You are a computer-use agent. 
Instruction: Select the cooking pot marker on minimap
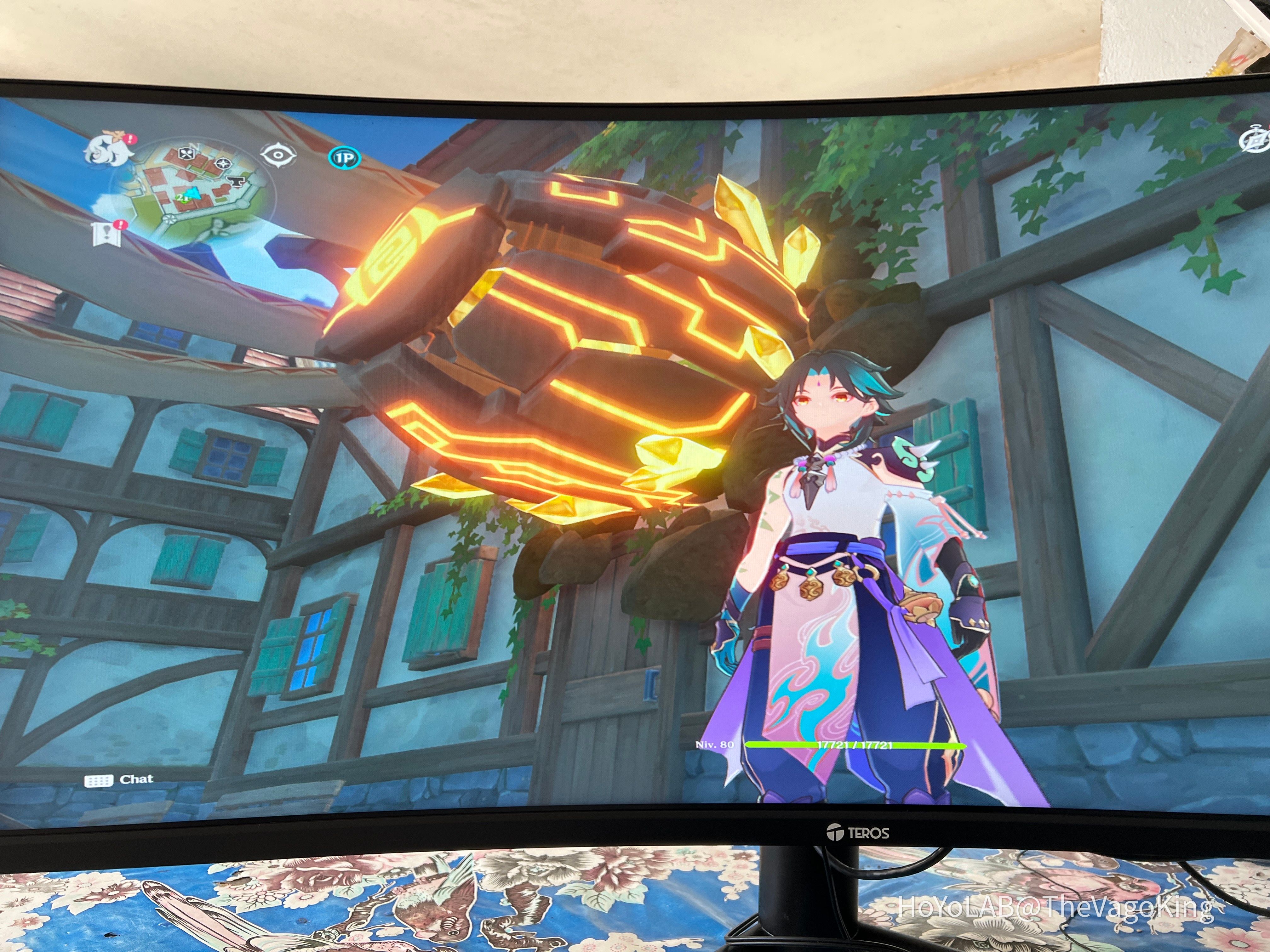click(186, 153)
